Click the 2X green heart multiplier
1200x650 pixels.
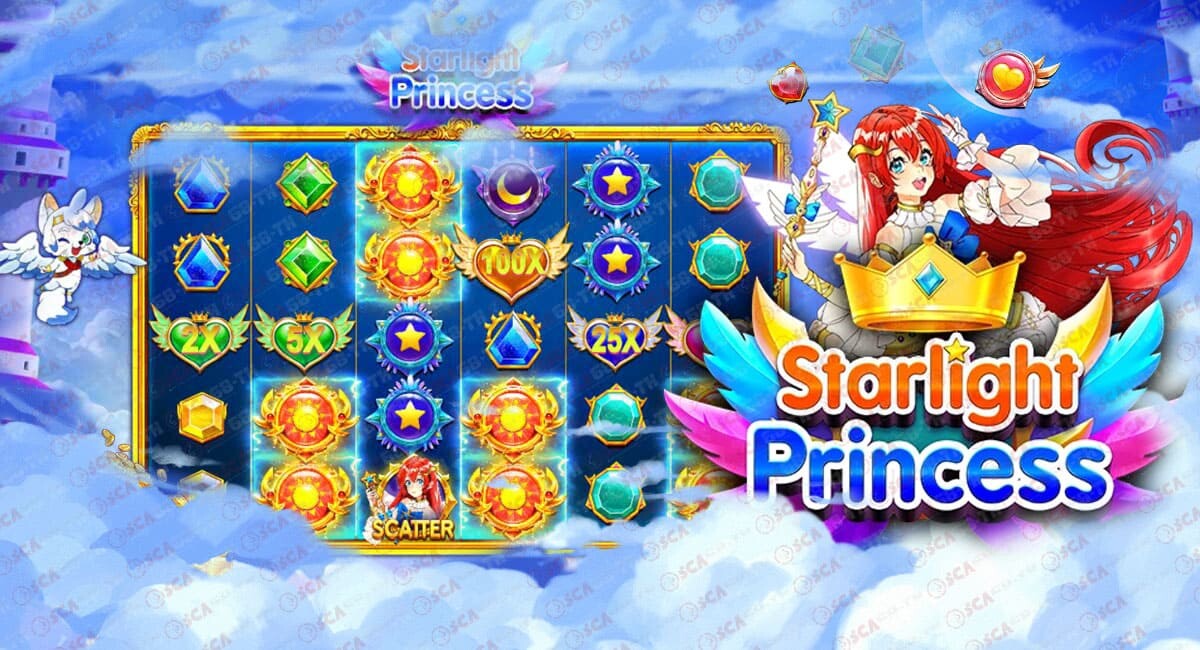[x=200, y=337]
